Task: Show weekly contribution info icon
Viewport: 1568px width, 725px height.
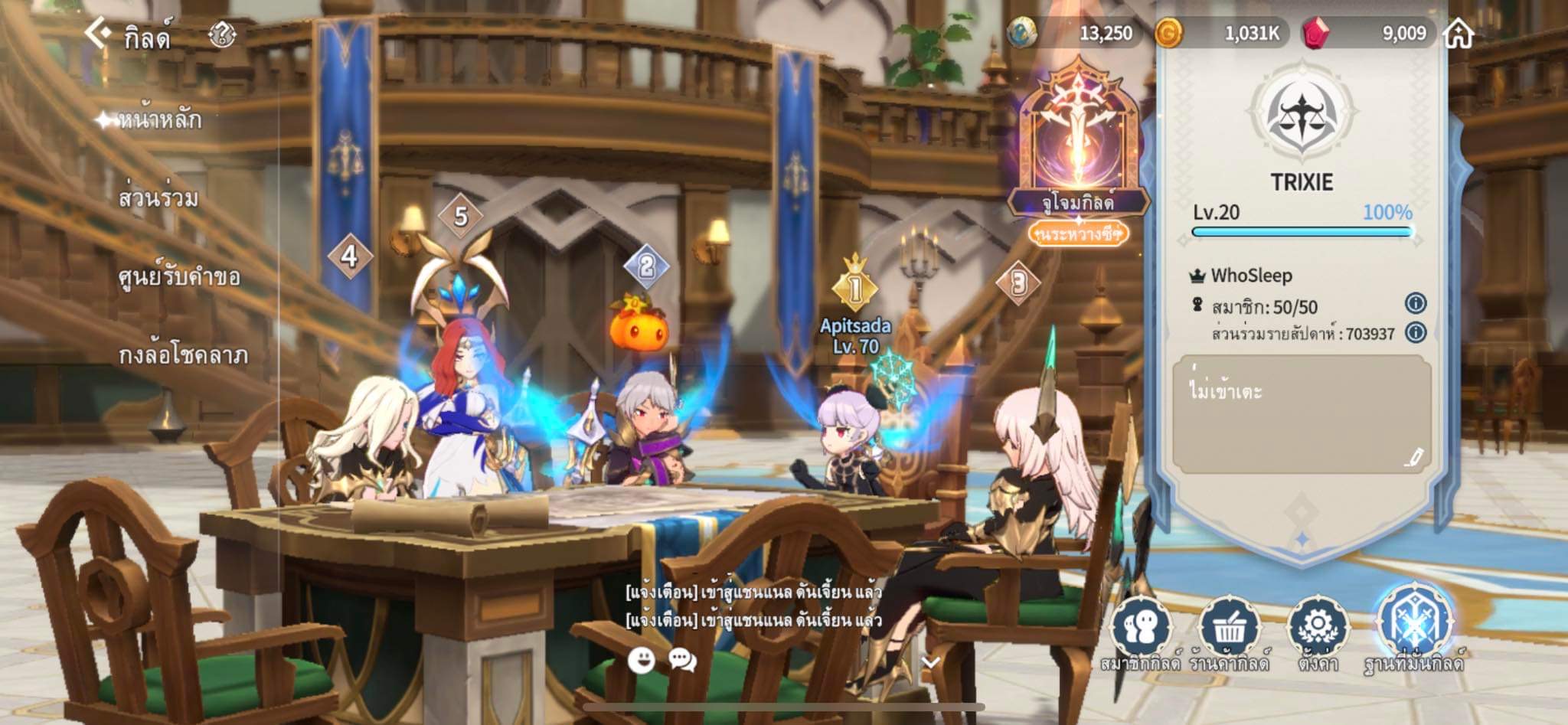Action: point(1415,332)
